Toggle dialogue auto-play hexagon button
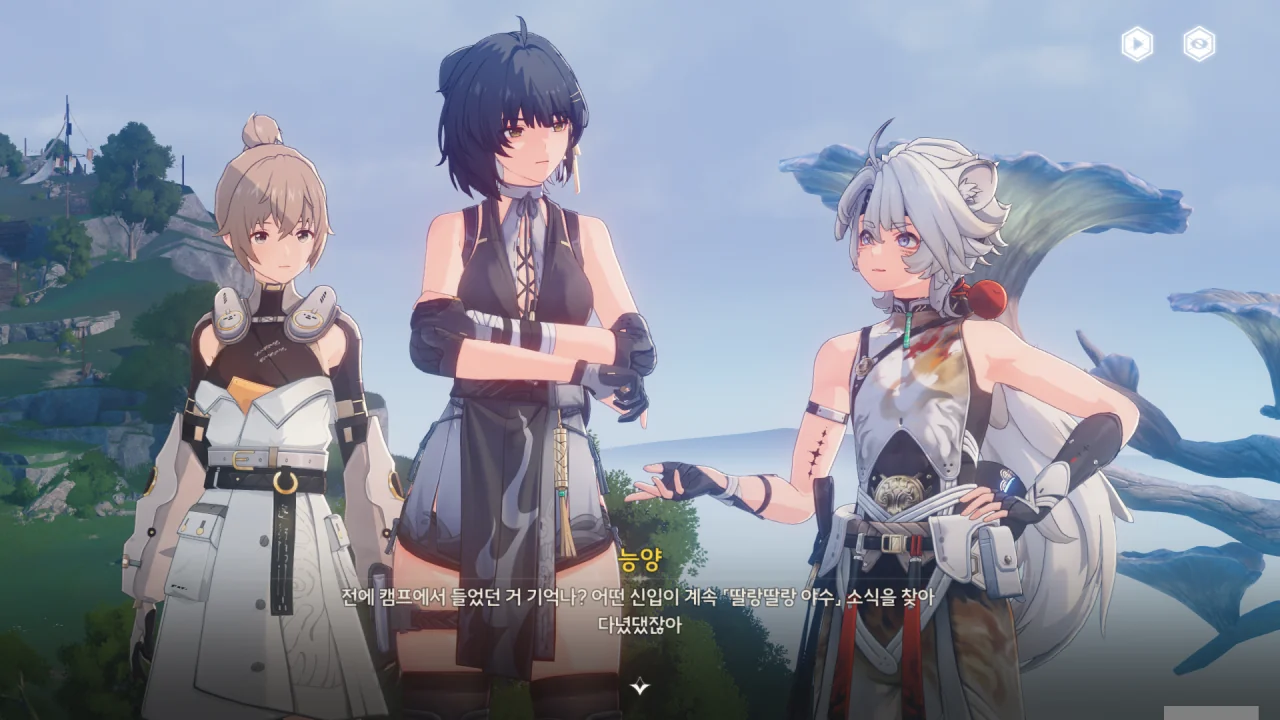The height and width of the screenshot is (720, 1280). pos(1137,44)
